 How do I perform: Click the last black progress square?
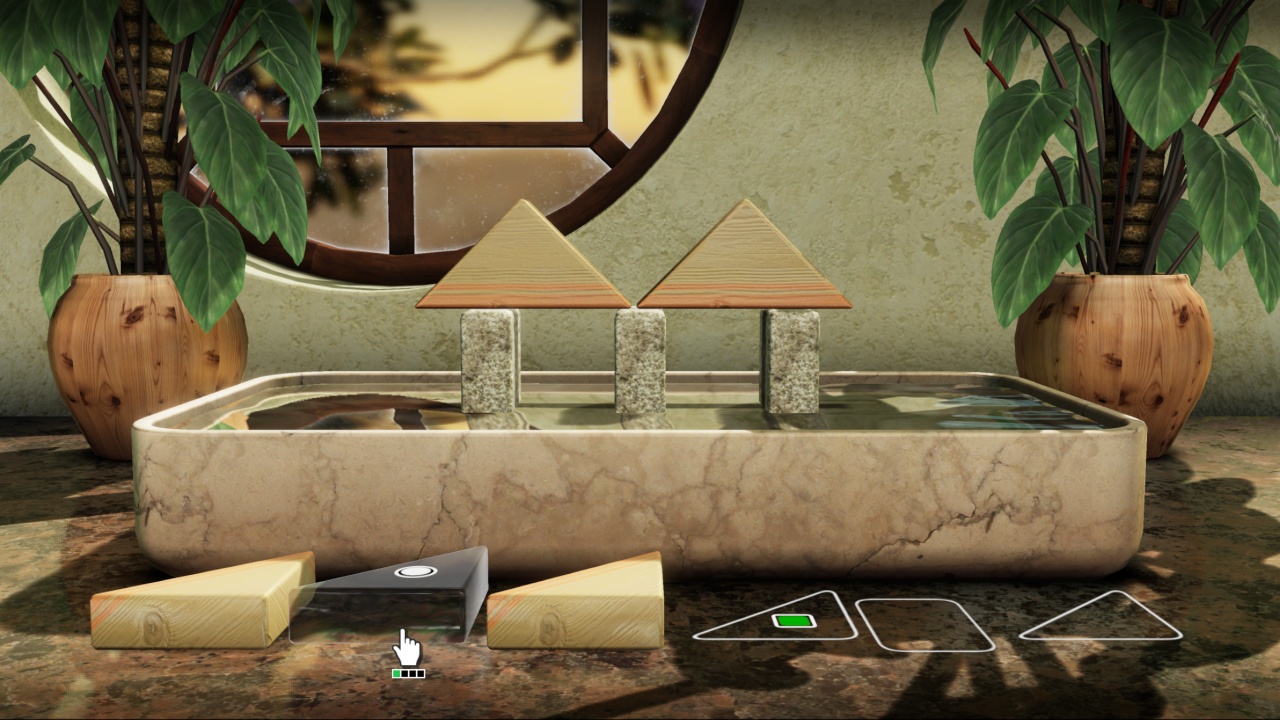(x=420, y=673)
